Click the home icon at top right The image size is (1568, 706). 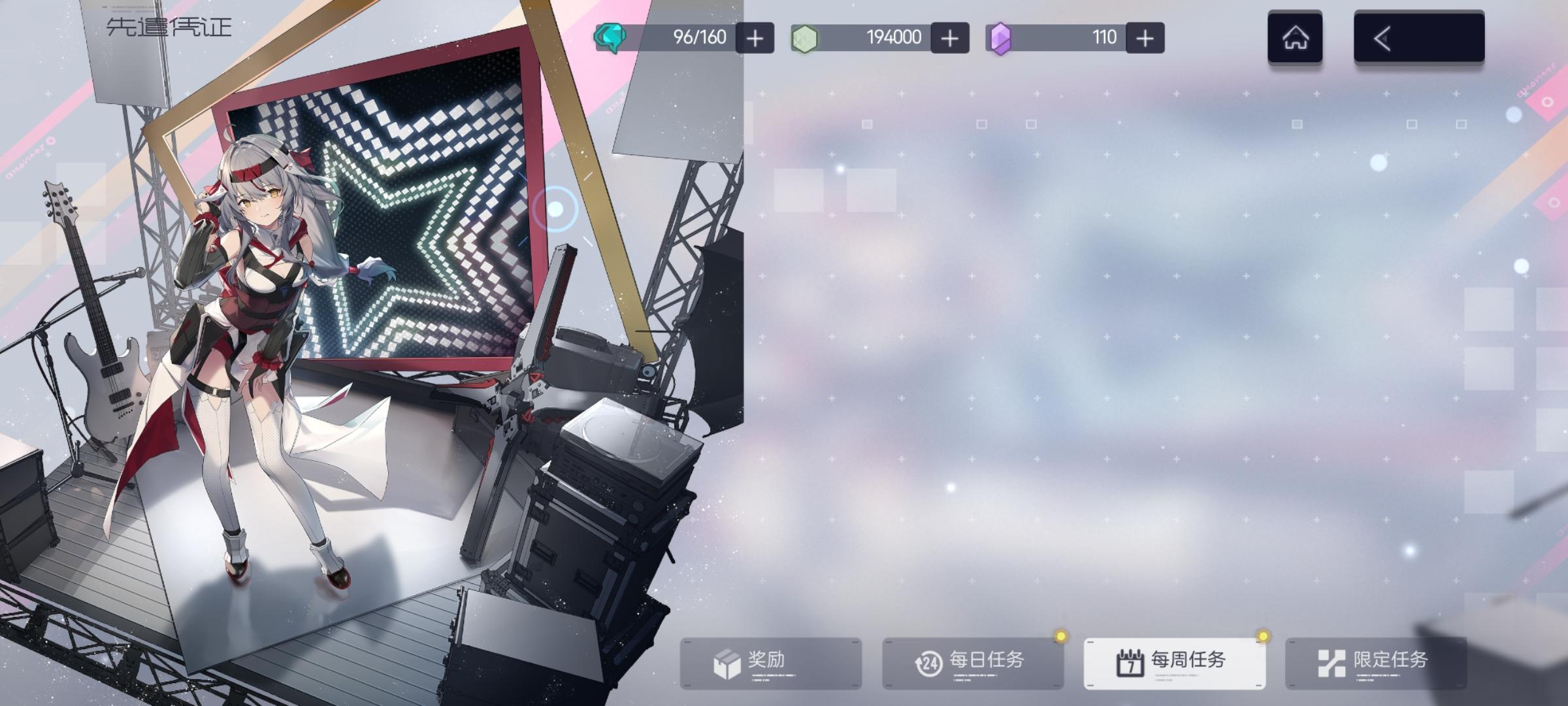(x=1294, y=37)
